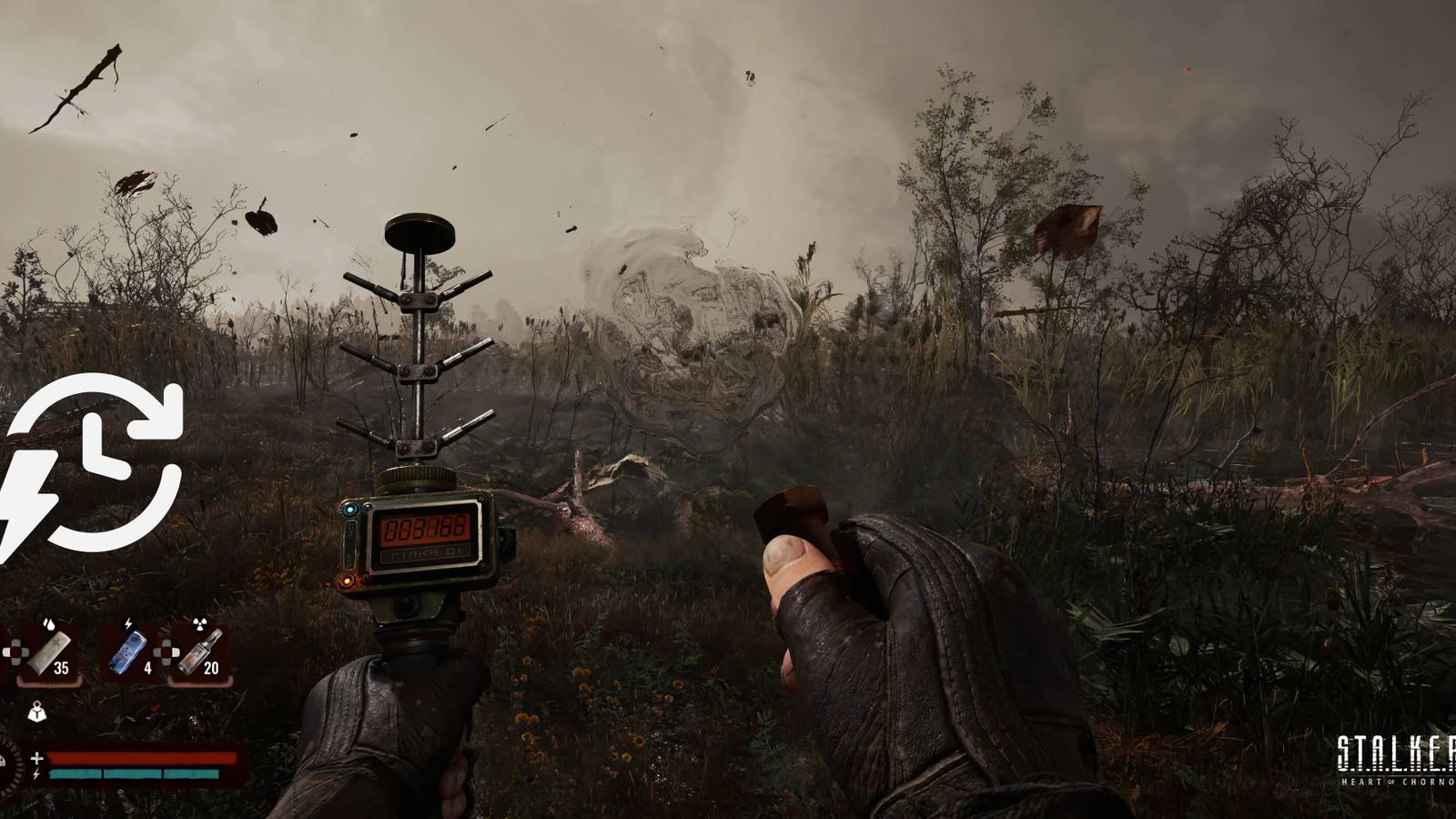
Task: Click the droplet bleeding icon above the bandage
Action: point(48,623)
